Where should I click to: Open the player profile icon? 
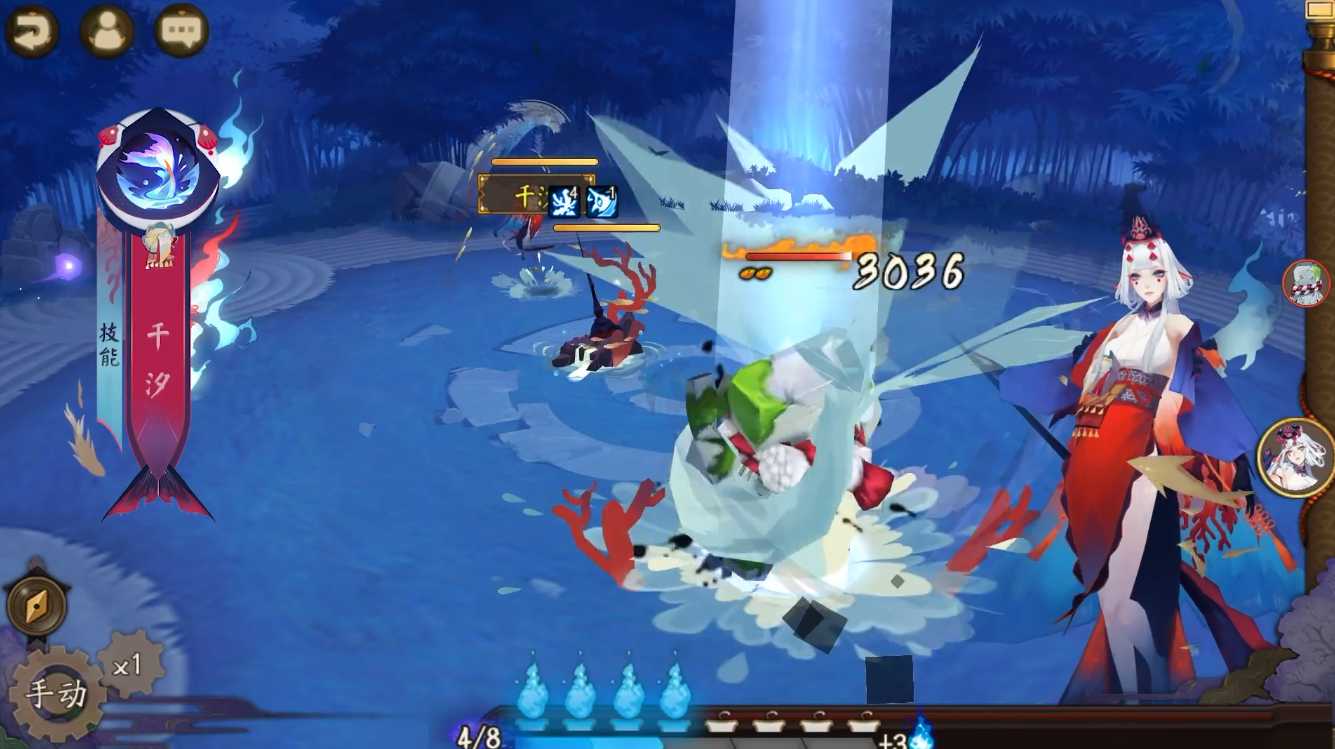pyautogui.click(x=106, y=30)
